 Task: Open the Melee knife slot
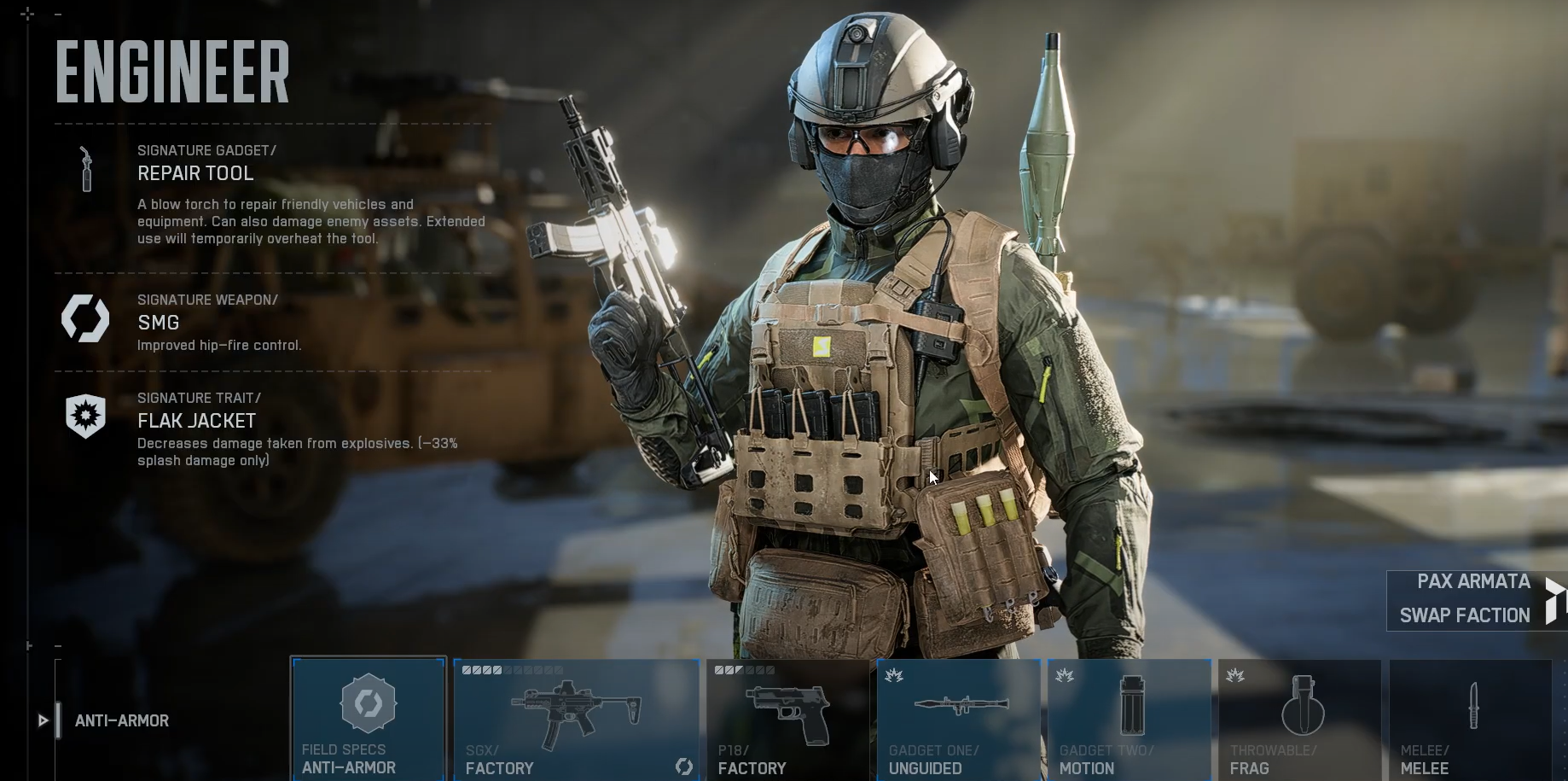[x=1471, y=719]
